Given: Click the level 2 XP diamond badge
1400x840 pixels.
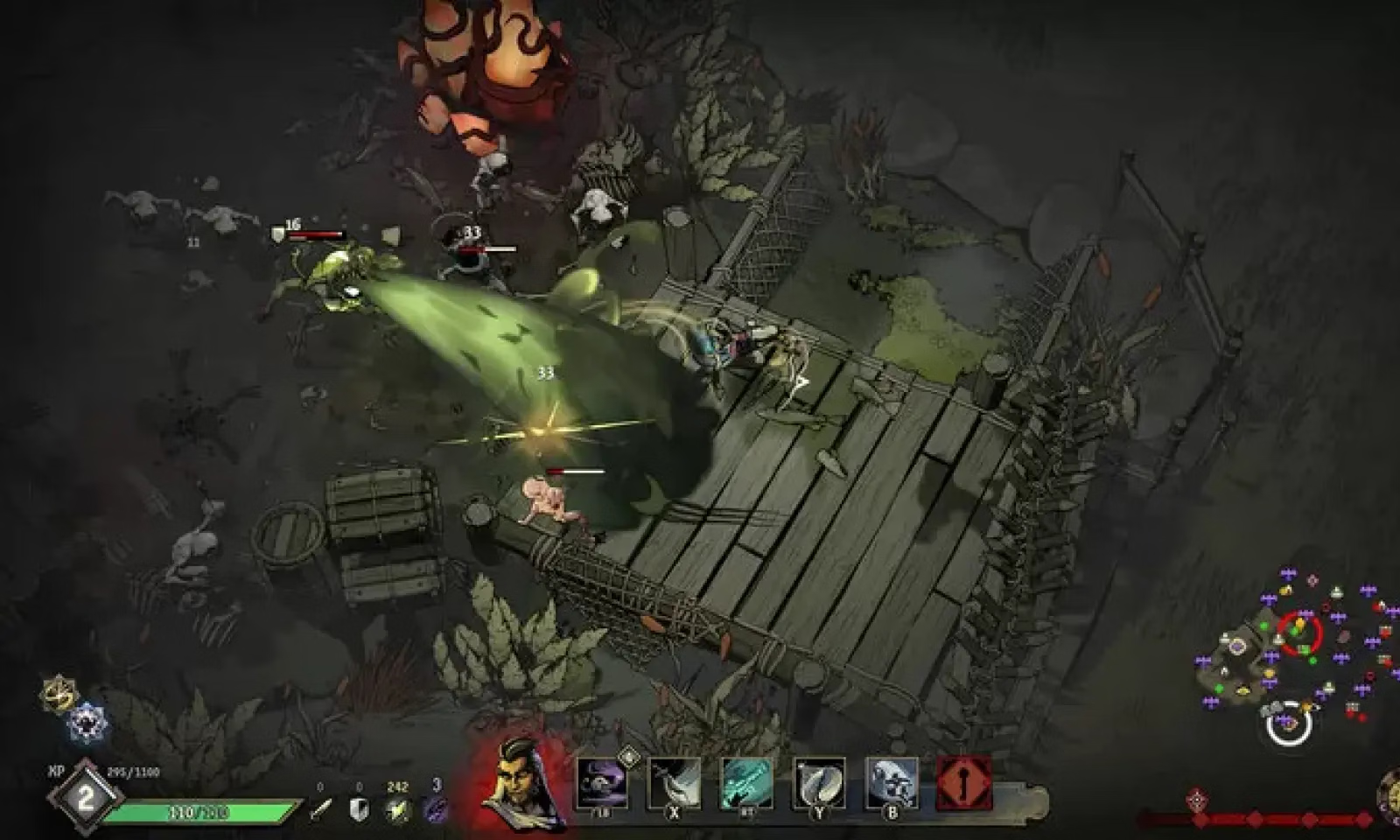Looking at the screenshot, I should click(x=86, y=797).
